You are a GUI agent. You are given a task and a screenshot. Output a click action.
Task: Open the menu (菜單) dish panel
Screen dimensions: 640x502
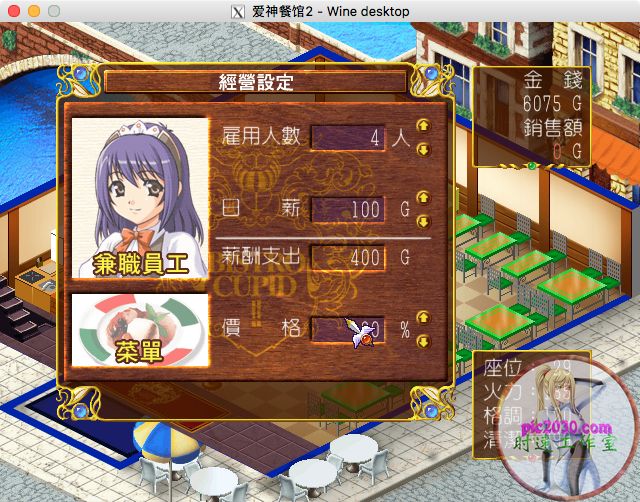(140, 330)
